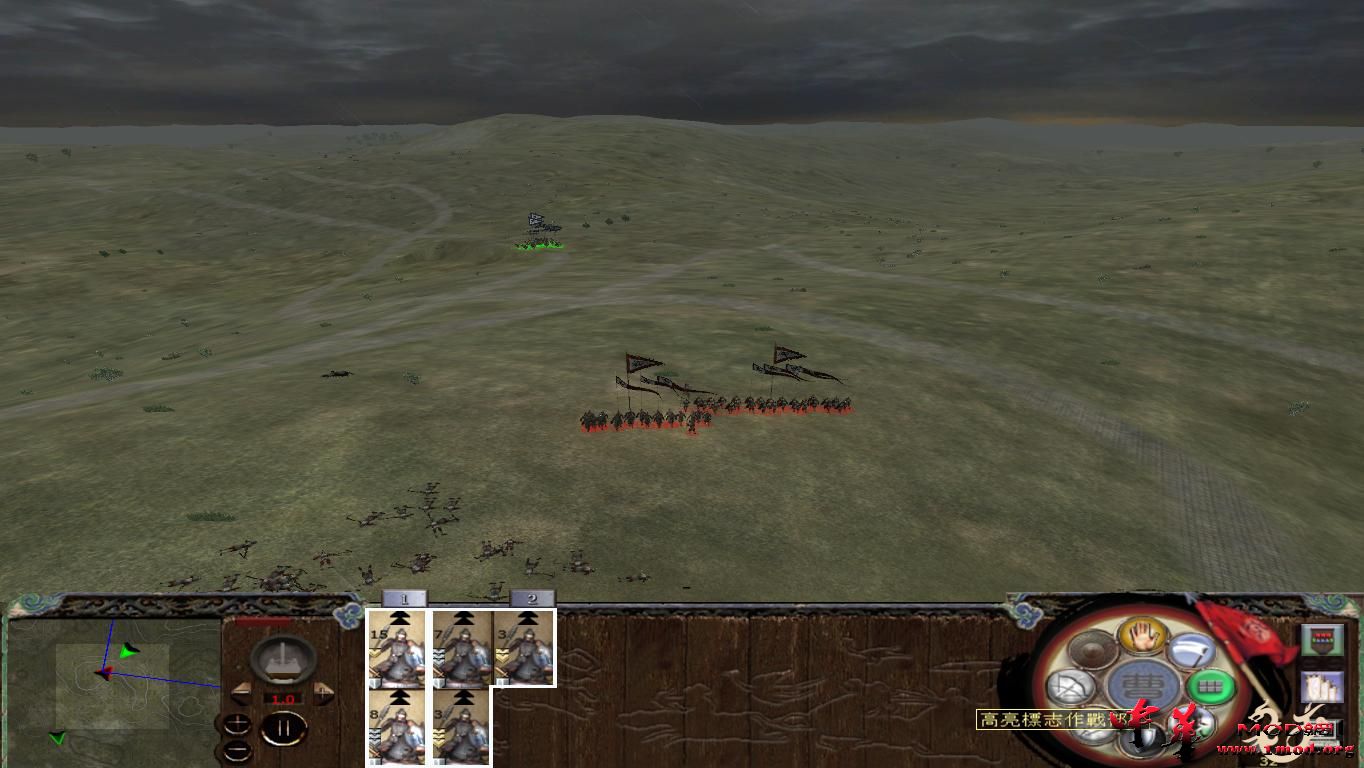Switch to unit group 1 tab
Viewport: 1364px width, 768px height.
coord(404,598)
